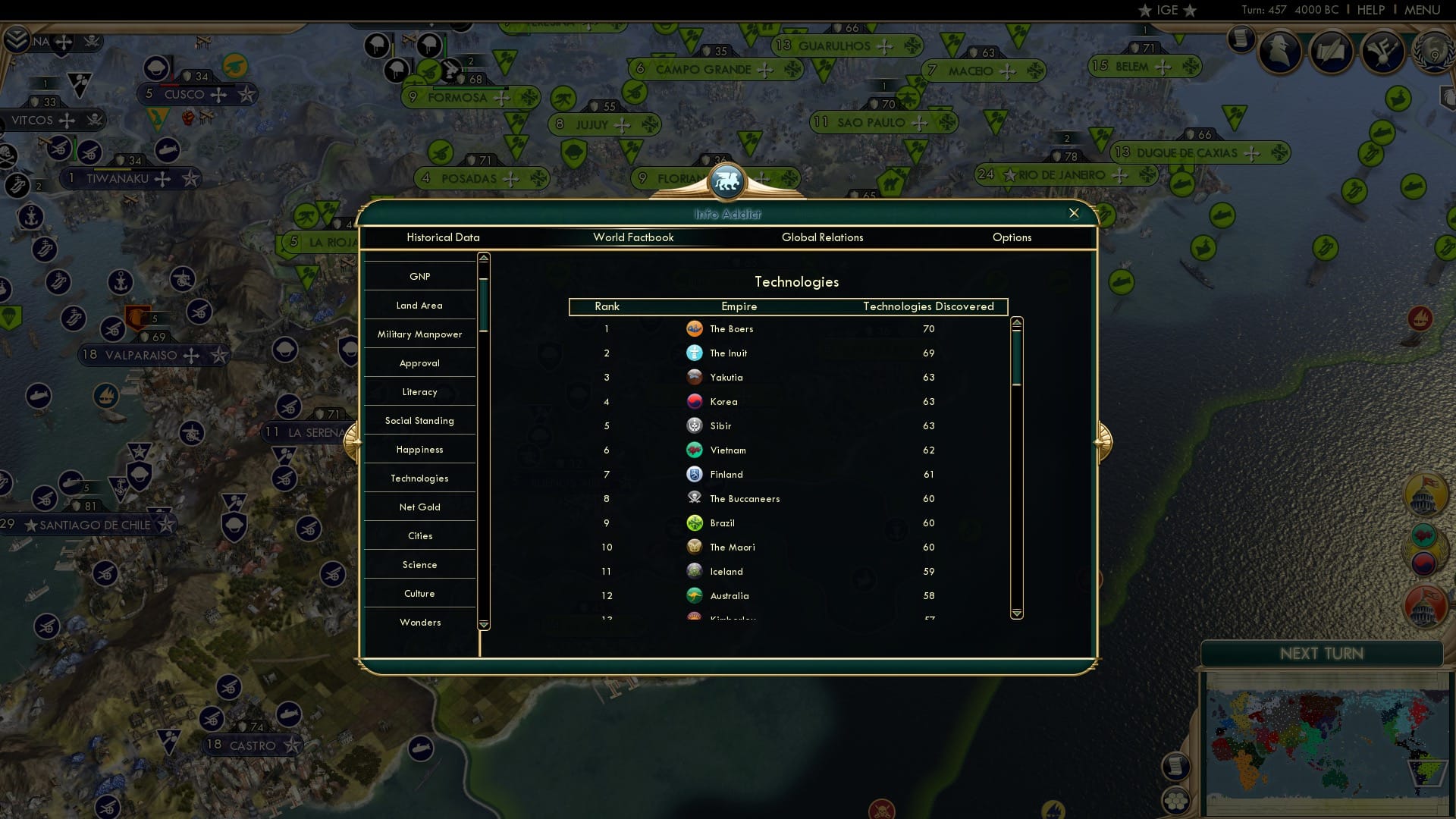Open the left arrow page selector of Info Addict
Image resolution: width=1456 pixels, height=819 pixels.
coord(351,443)
